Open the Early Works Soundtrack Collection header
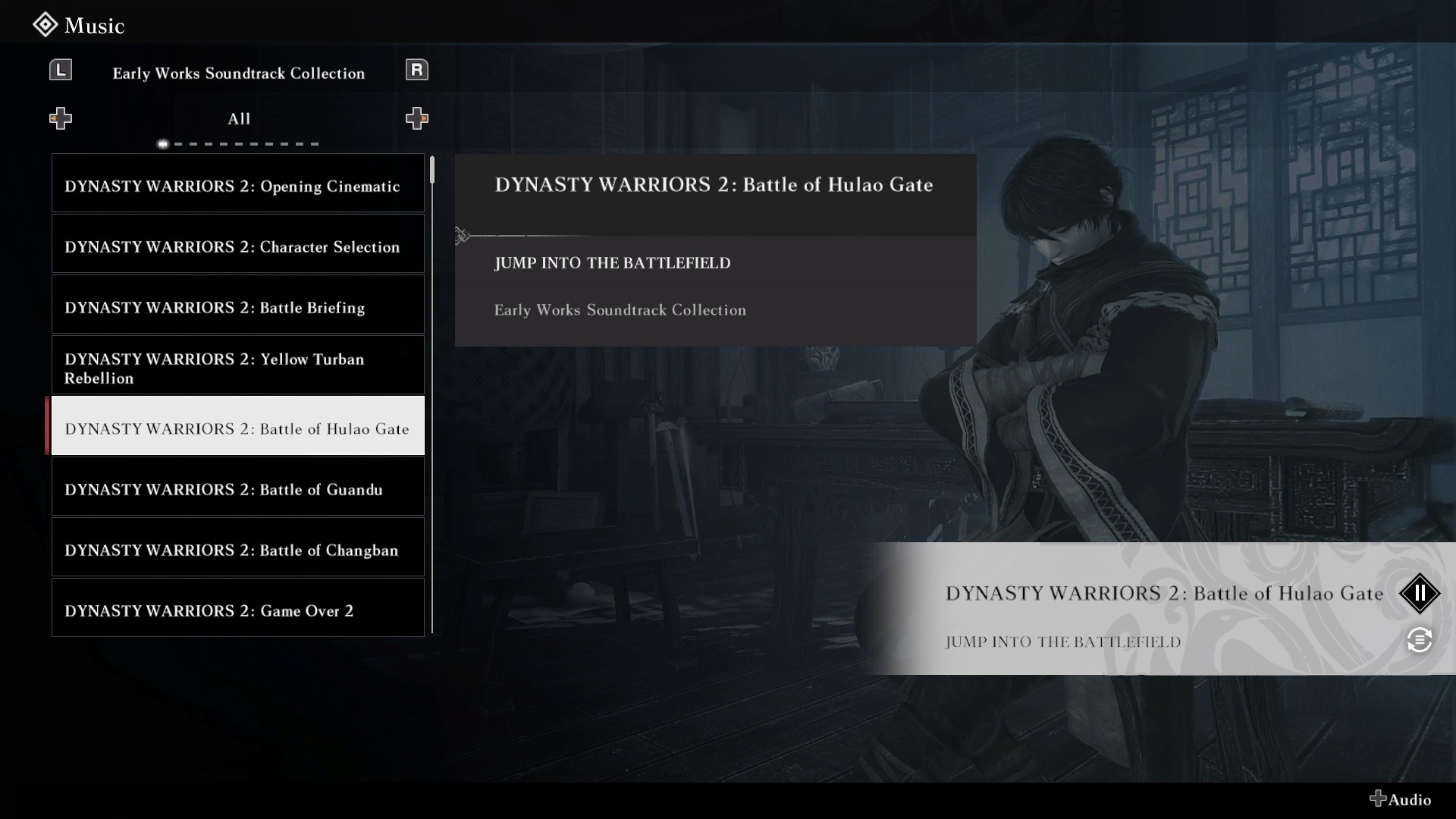This screenshot has height=819, width=1456. pos(239,73)
